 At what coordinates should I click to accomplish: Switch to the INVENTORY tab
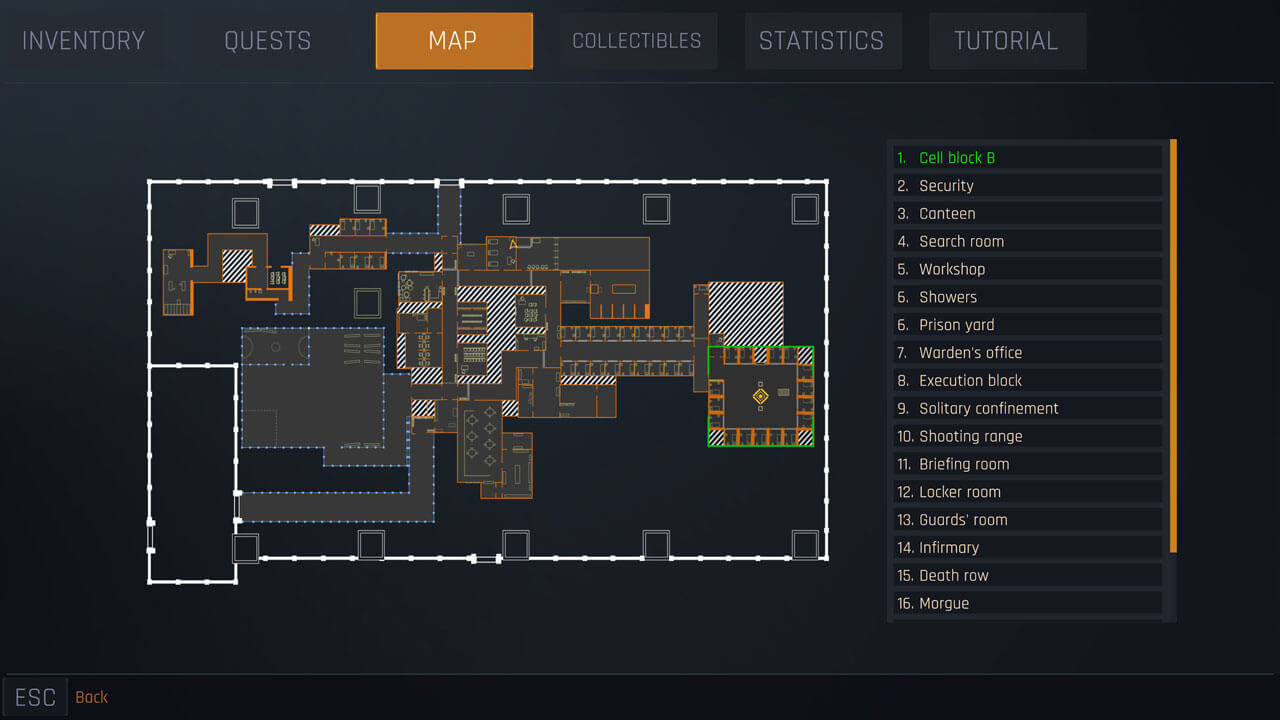(x=84, y=40)
